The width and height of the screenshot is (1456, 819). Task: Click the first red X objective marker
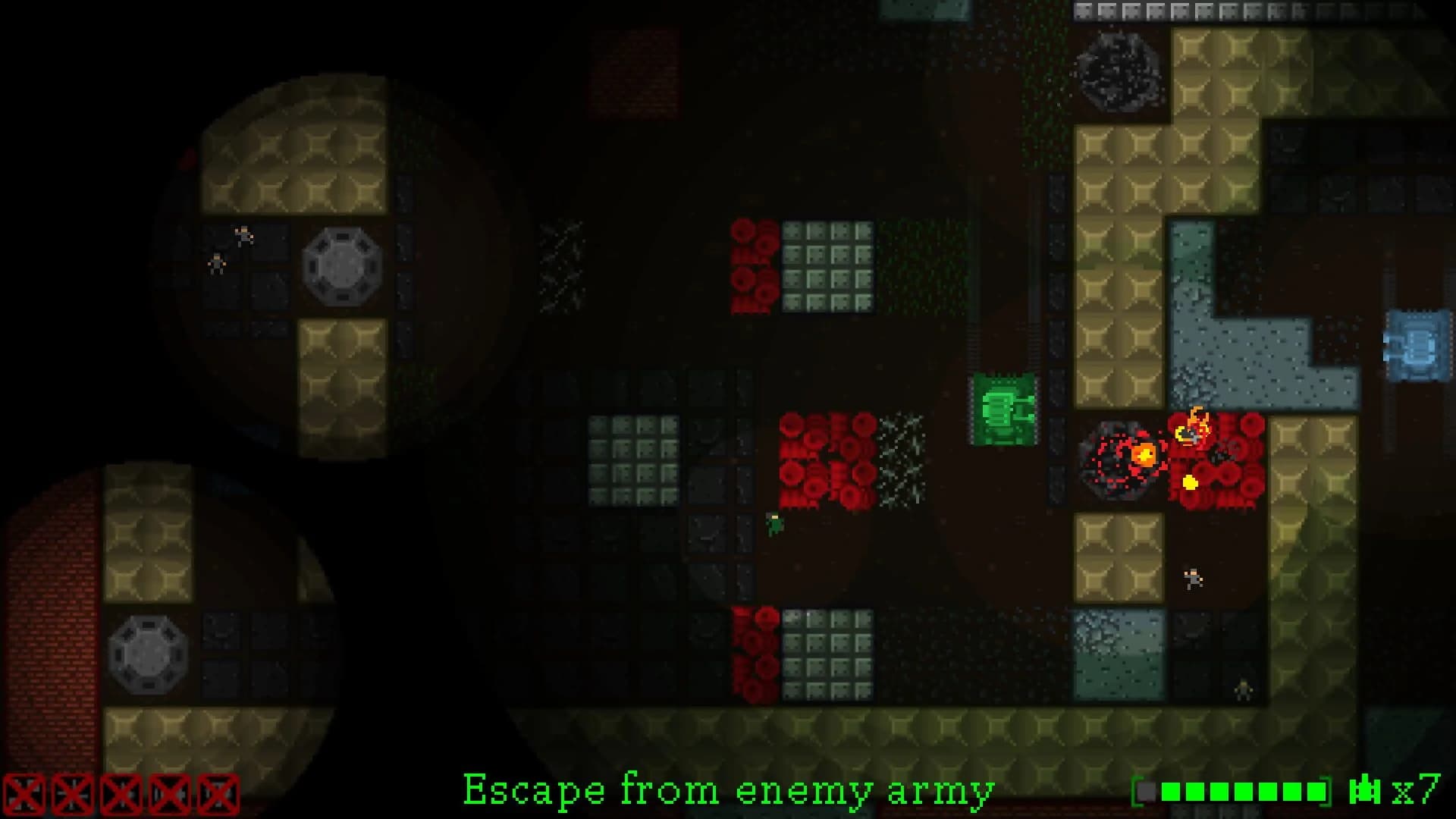[x=23, y=792]
